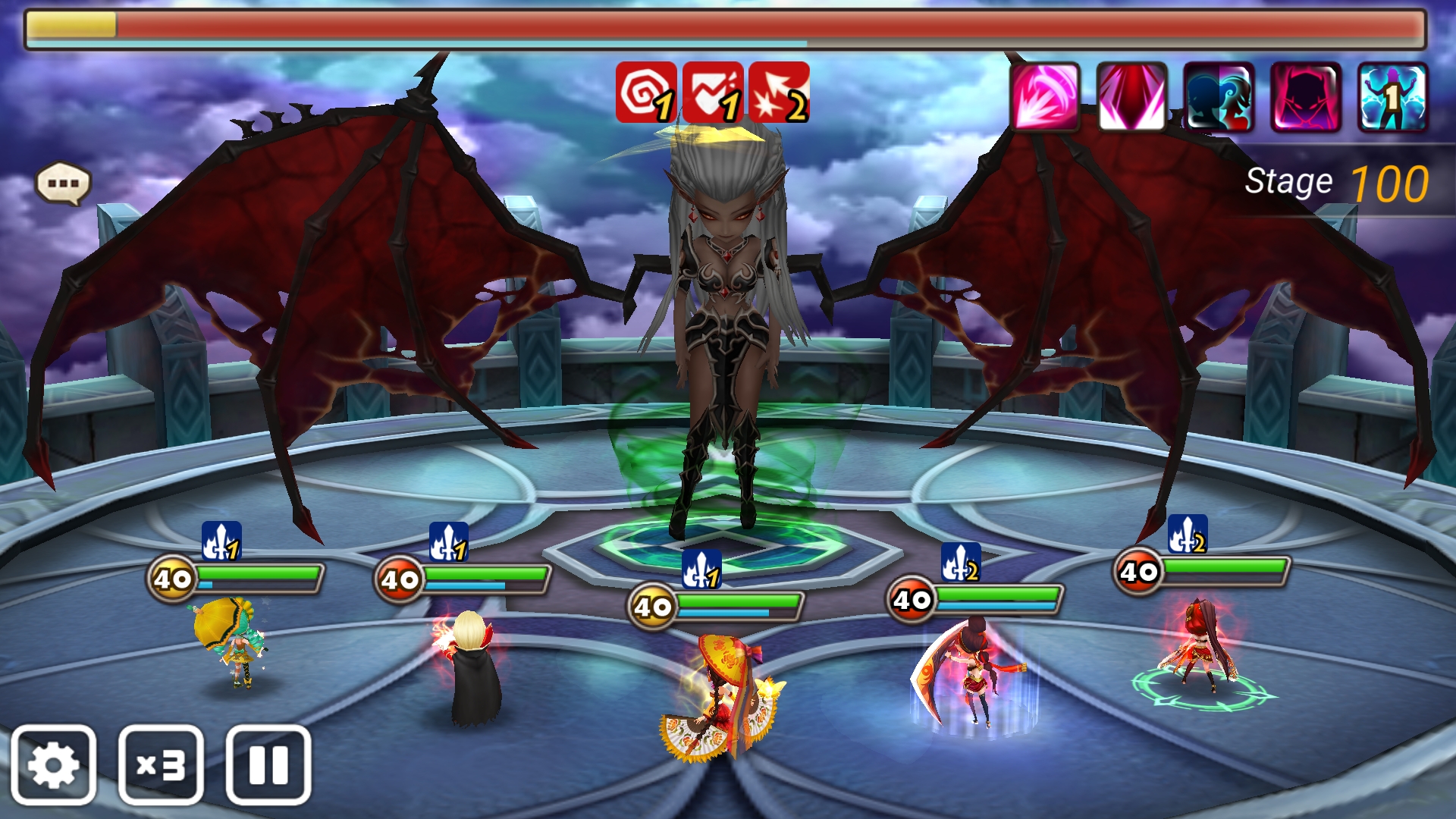Toggle the x3 battle speed button
Screen dimensions: 1456x819
pos(161,764)
